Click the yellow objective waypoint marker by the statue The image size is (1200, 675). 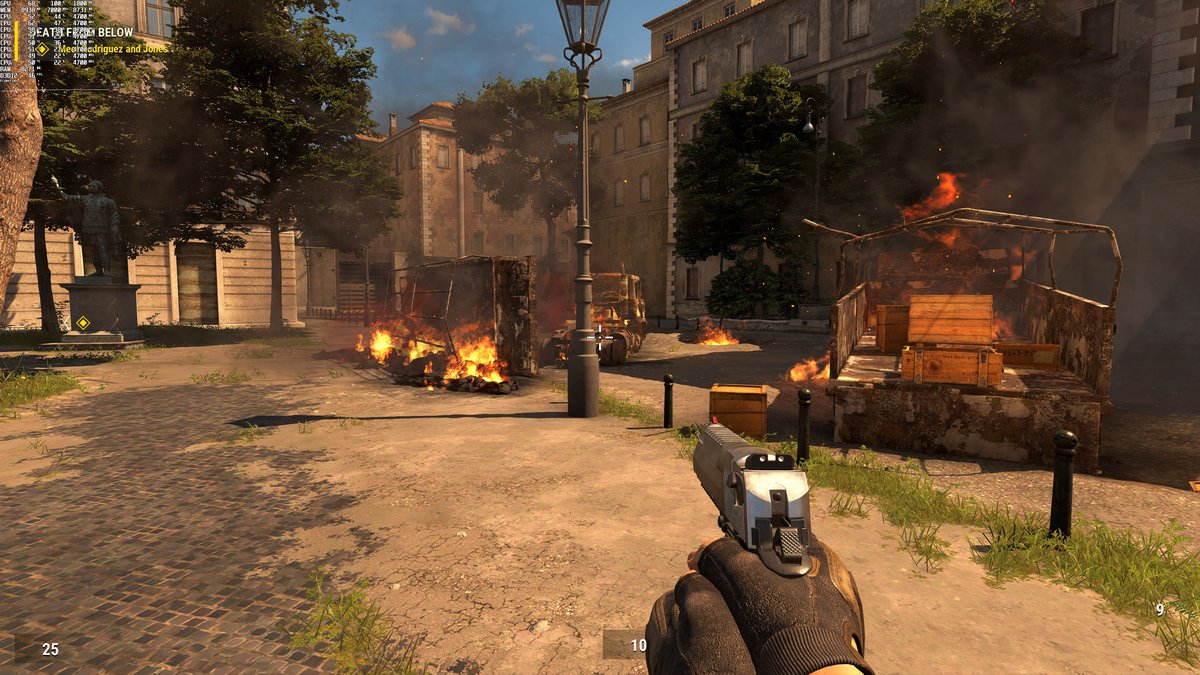click(x=83, y=323)
